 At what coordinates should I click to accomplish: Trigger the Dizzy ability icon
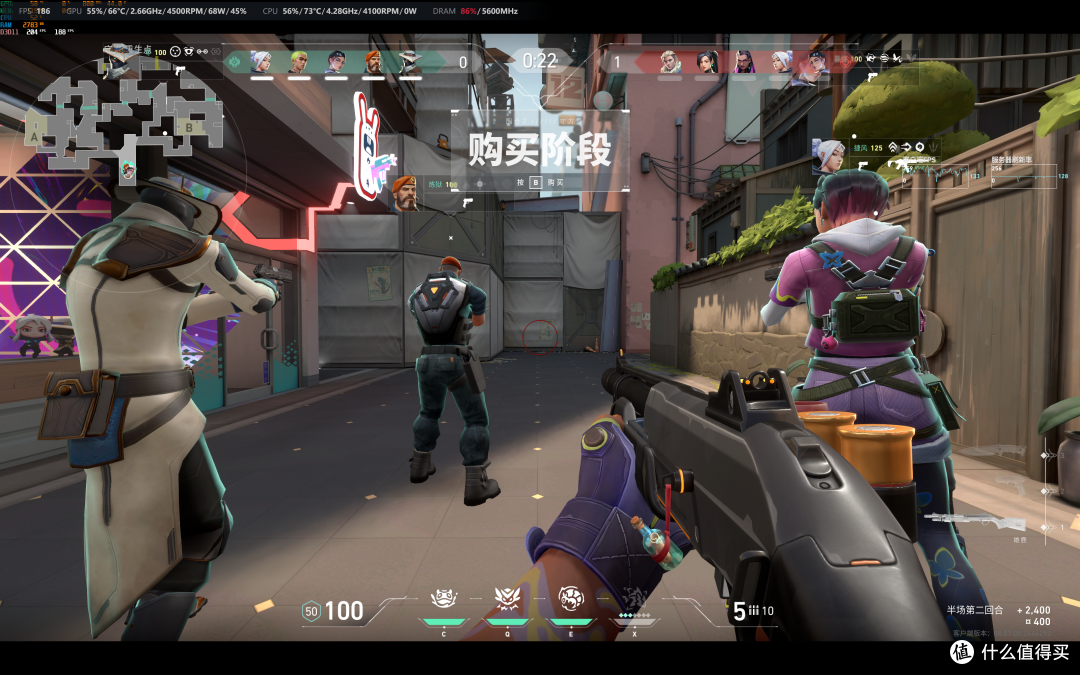click(x=572, y=598)
